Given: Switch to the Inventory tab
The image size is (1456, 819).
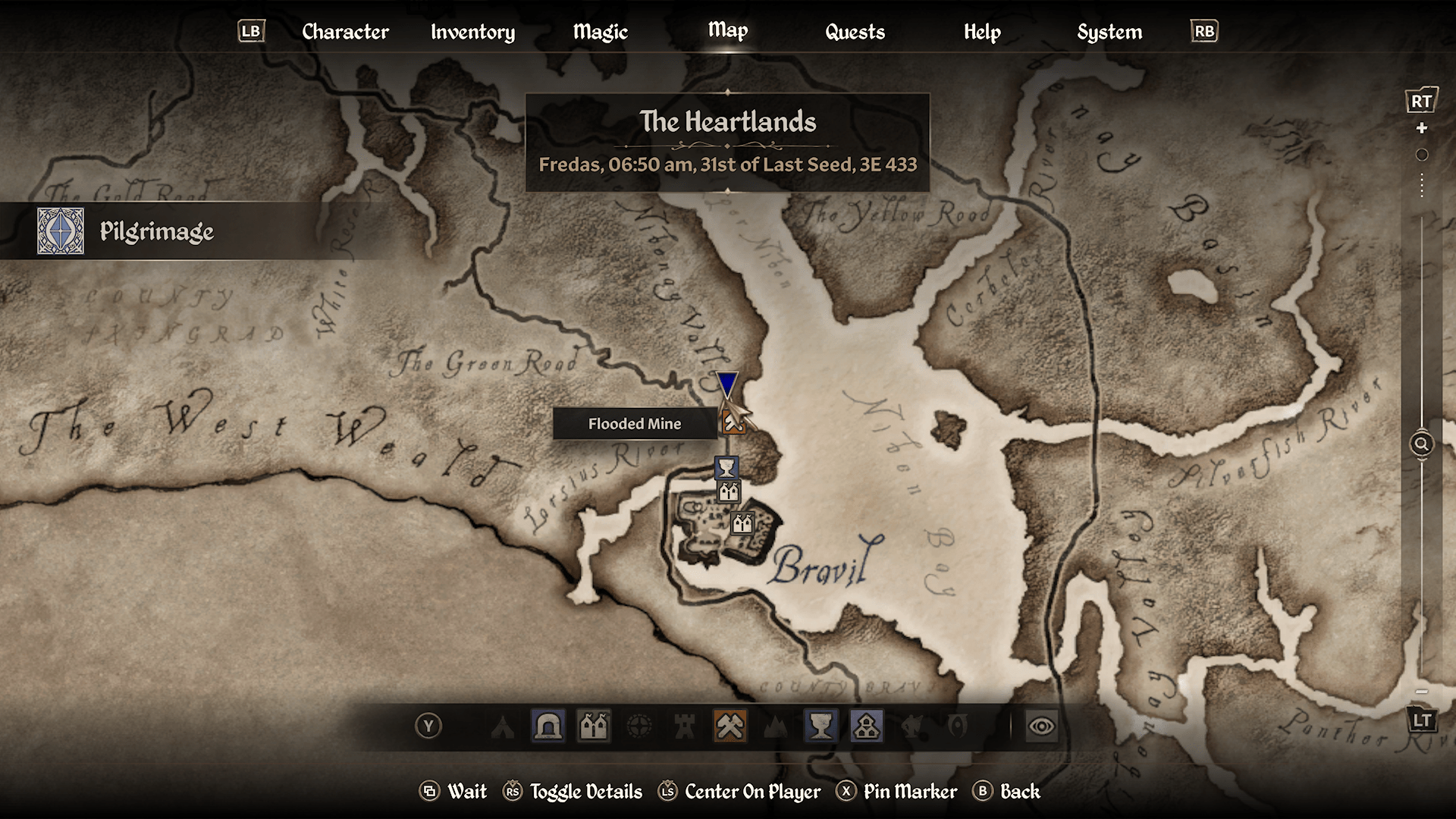Looking at the screenshot, I should pos(472,32).
